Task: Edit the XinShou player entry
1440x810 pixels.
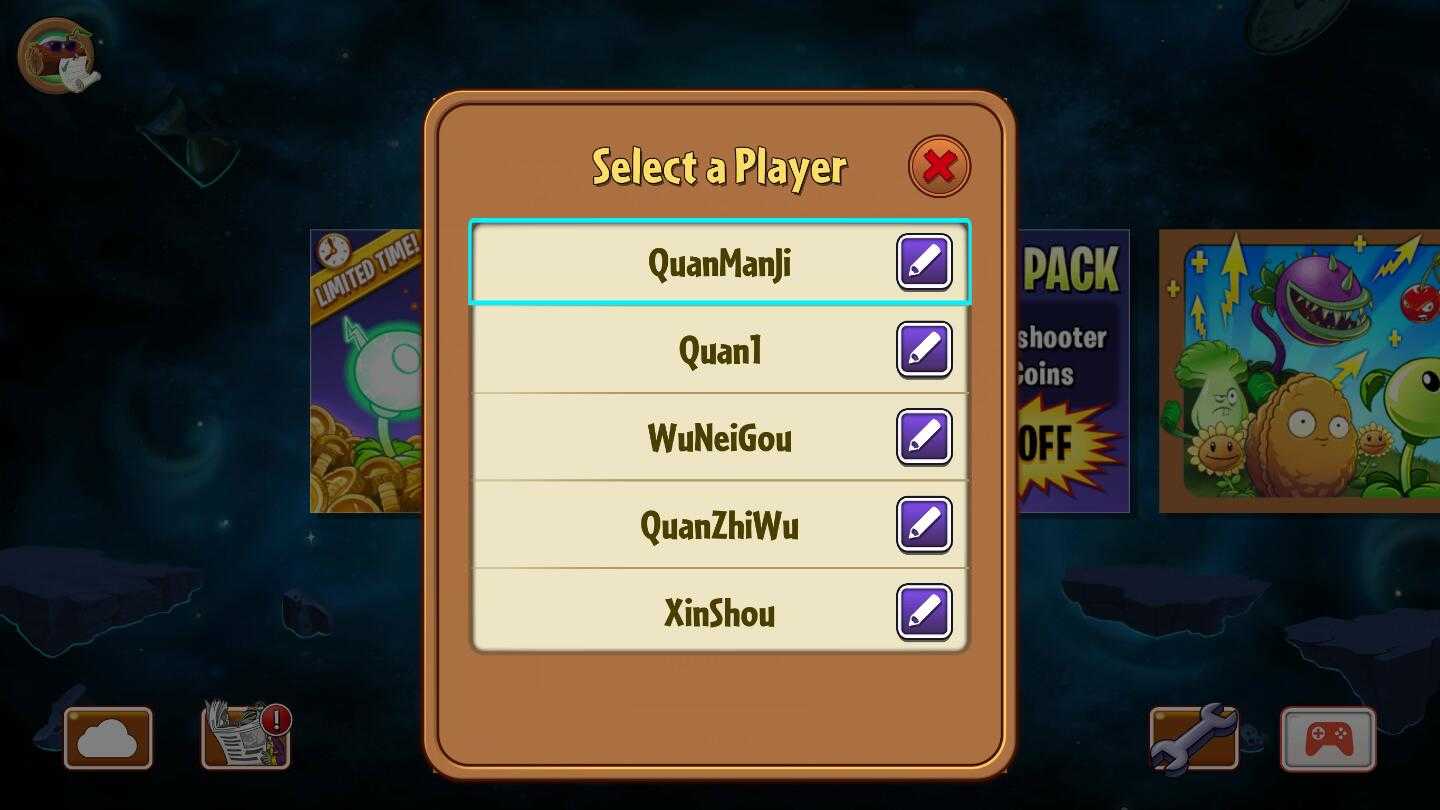Action: point(923,612)
